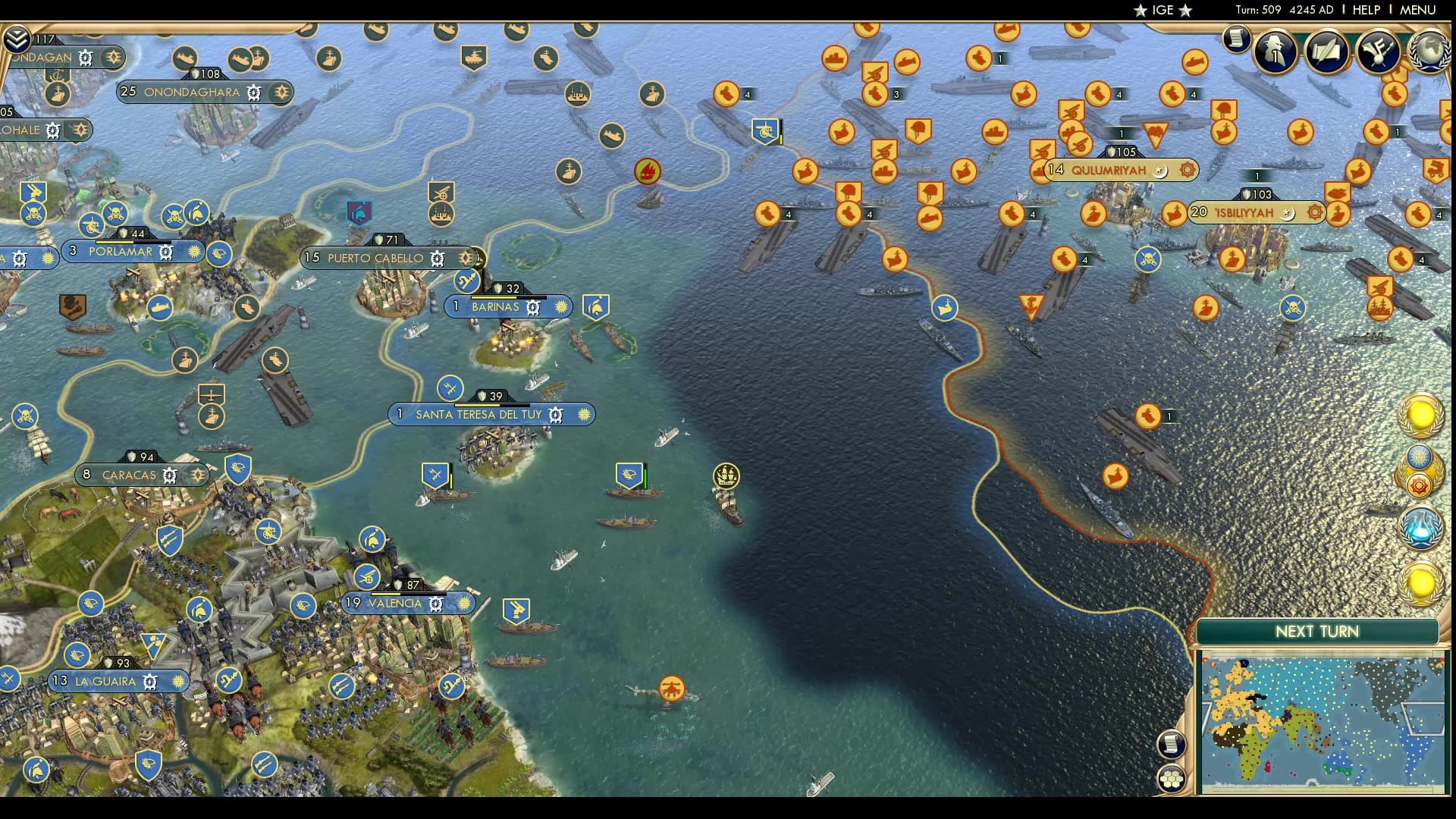Click the trumpet and music note icon
The image size is (1456, 819).
(1377, 52)
